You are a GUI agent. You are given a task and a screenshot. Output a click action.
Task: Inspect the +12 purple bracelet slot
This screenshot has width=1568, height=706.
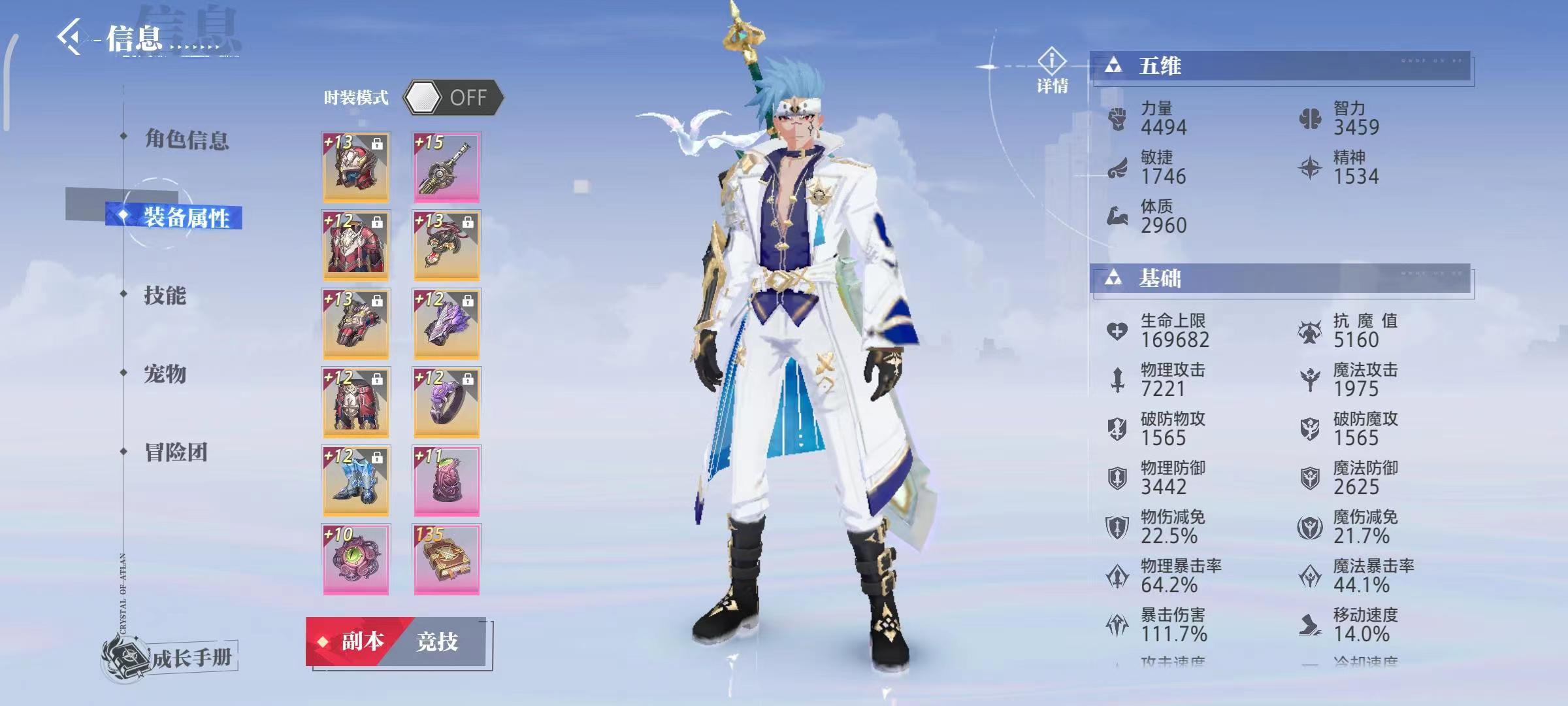(x=447, y=324)
